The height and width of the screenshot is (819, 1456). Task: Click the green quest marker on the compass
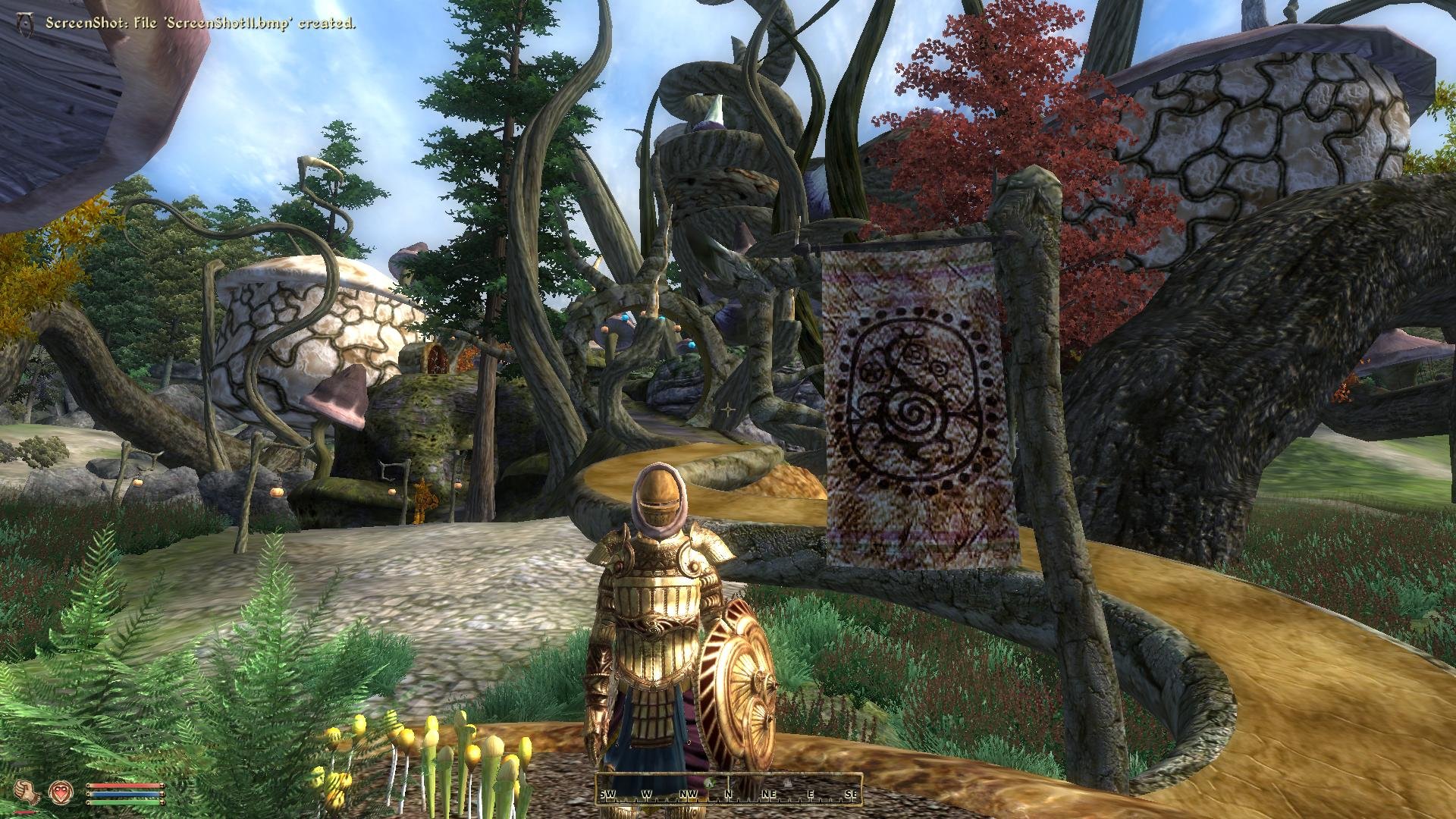[708, 783]
